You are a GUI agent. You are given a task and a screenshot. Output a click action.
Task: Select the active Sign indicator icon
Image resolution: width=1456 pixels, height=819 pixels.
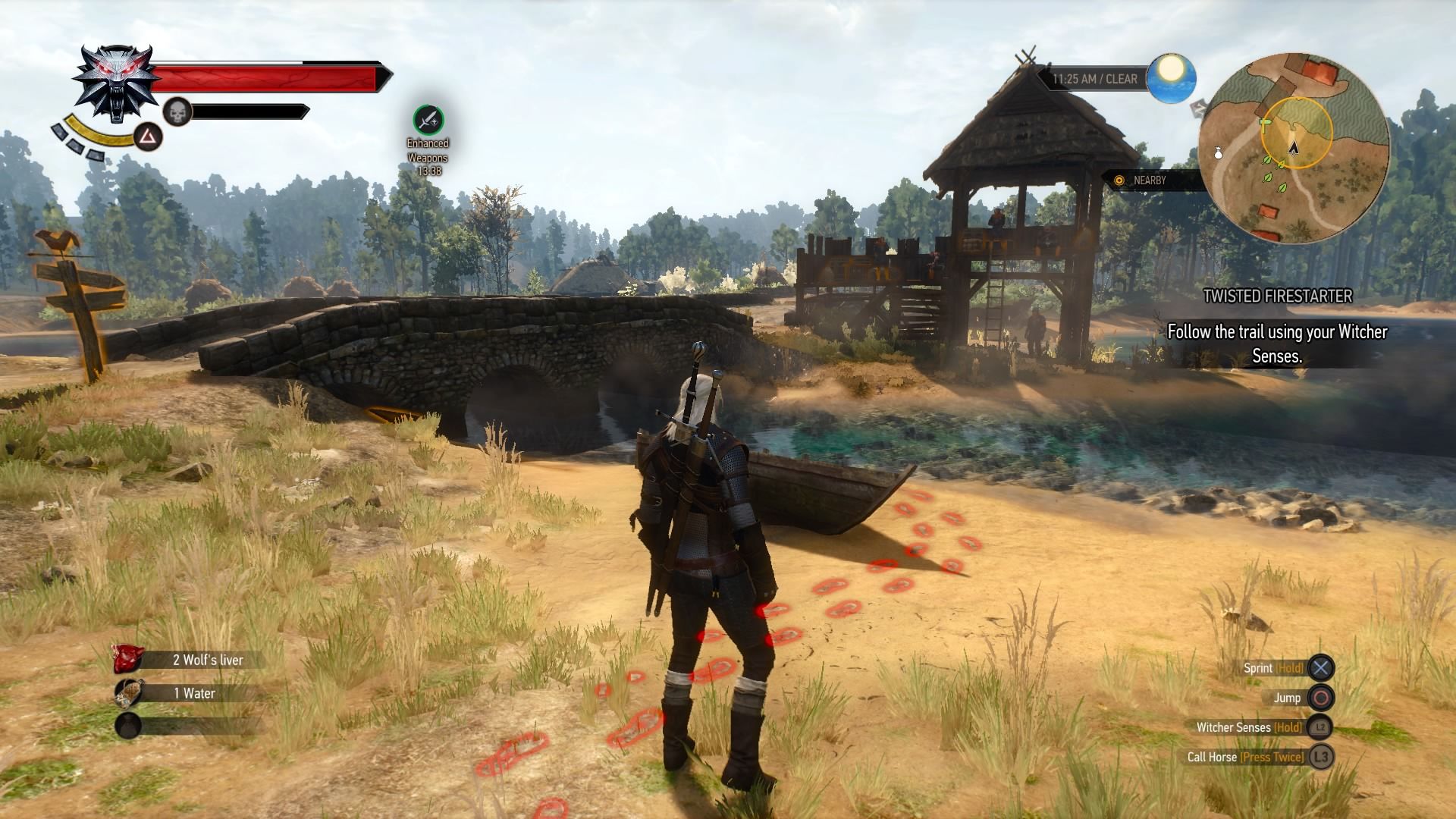(x=149, y=137)
